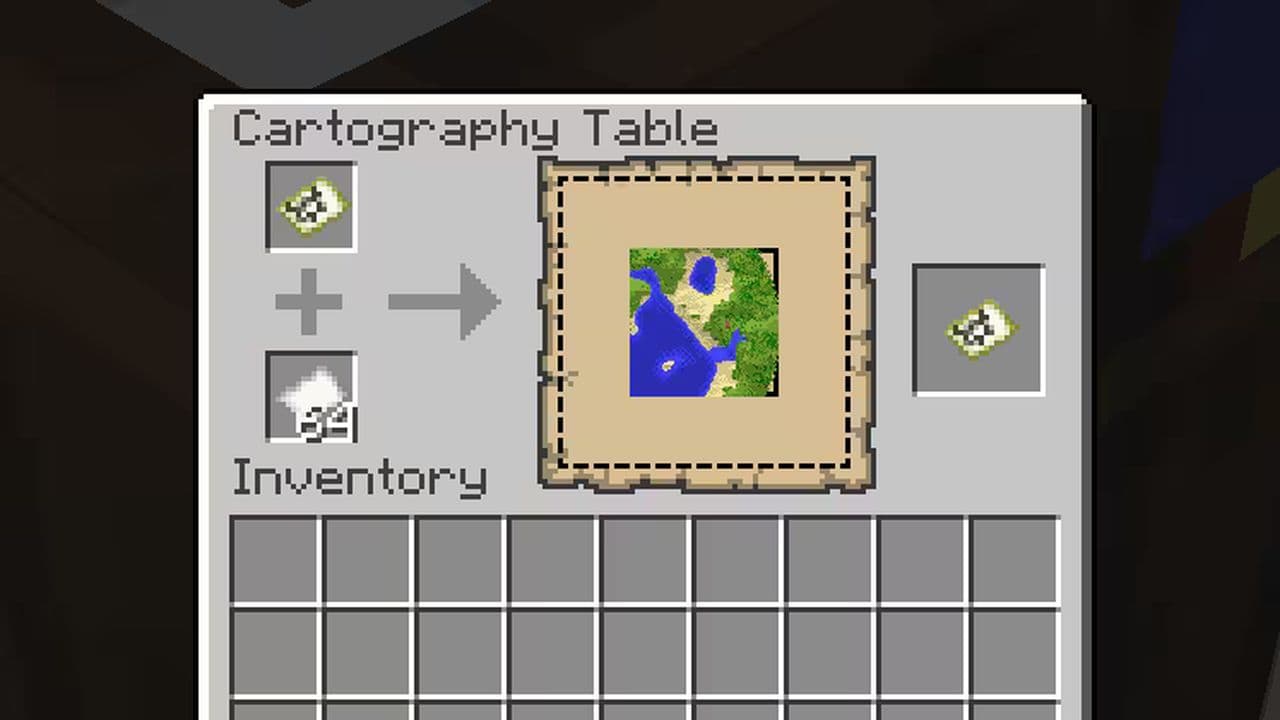This screenshot has height=720, width=1280.
Task: Select the last slot in the top inventory row
Action: (x=1012, y=560)
